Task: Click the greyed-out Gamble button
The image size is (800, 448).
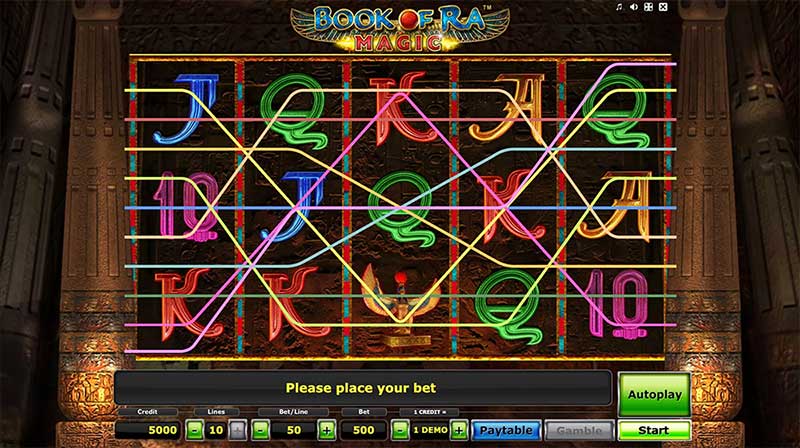Action: pos(578,431)
